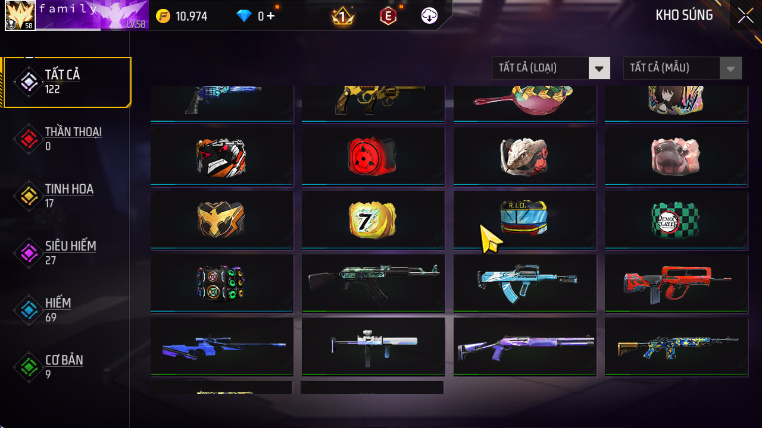Select the Tất Cả category tab
The width and height of the screenshot is (762, 428).
(67, 82)
